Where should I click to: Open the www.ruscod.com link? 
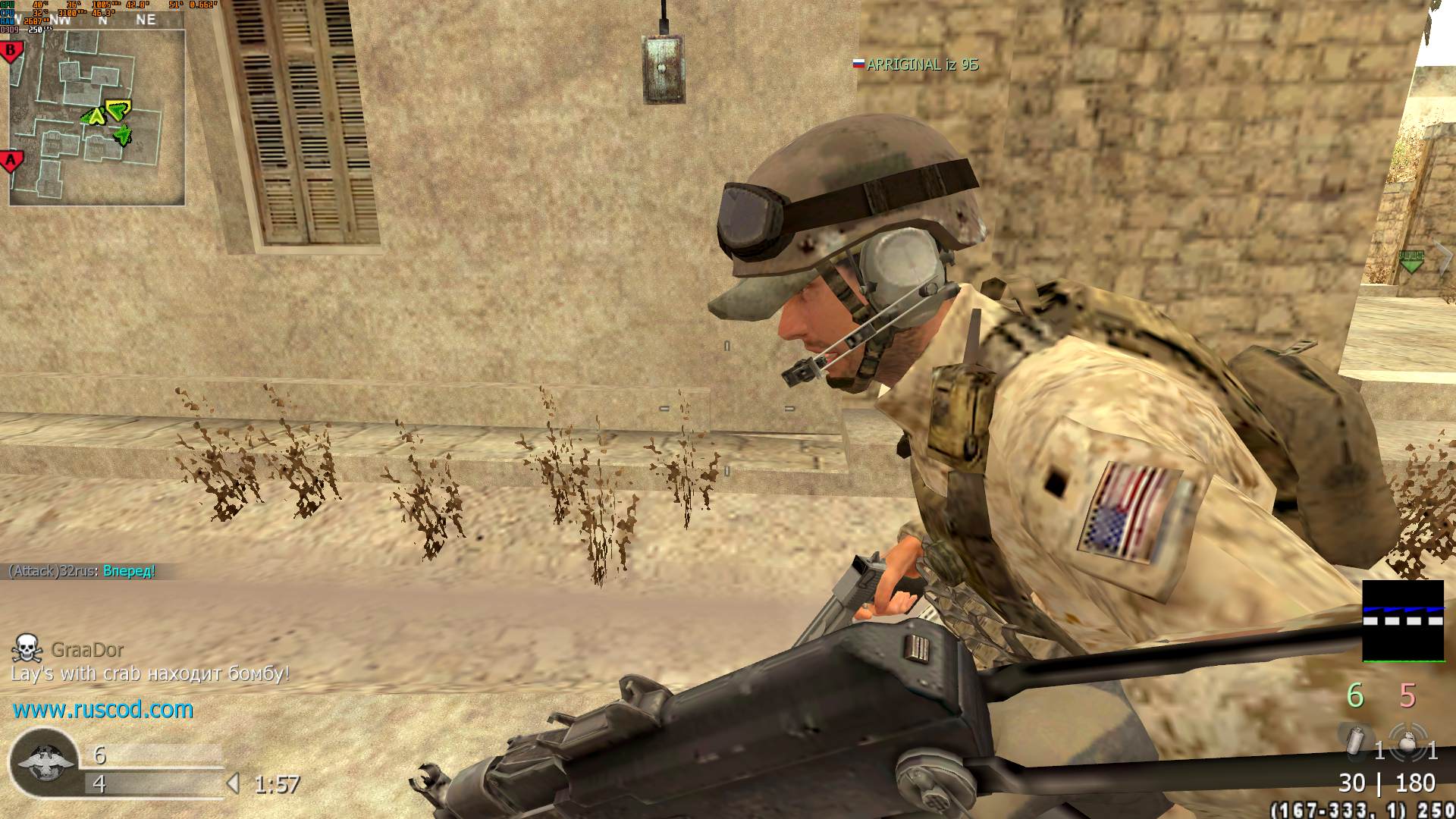pos(103,710)
